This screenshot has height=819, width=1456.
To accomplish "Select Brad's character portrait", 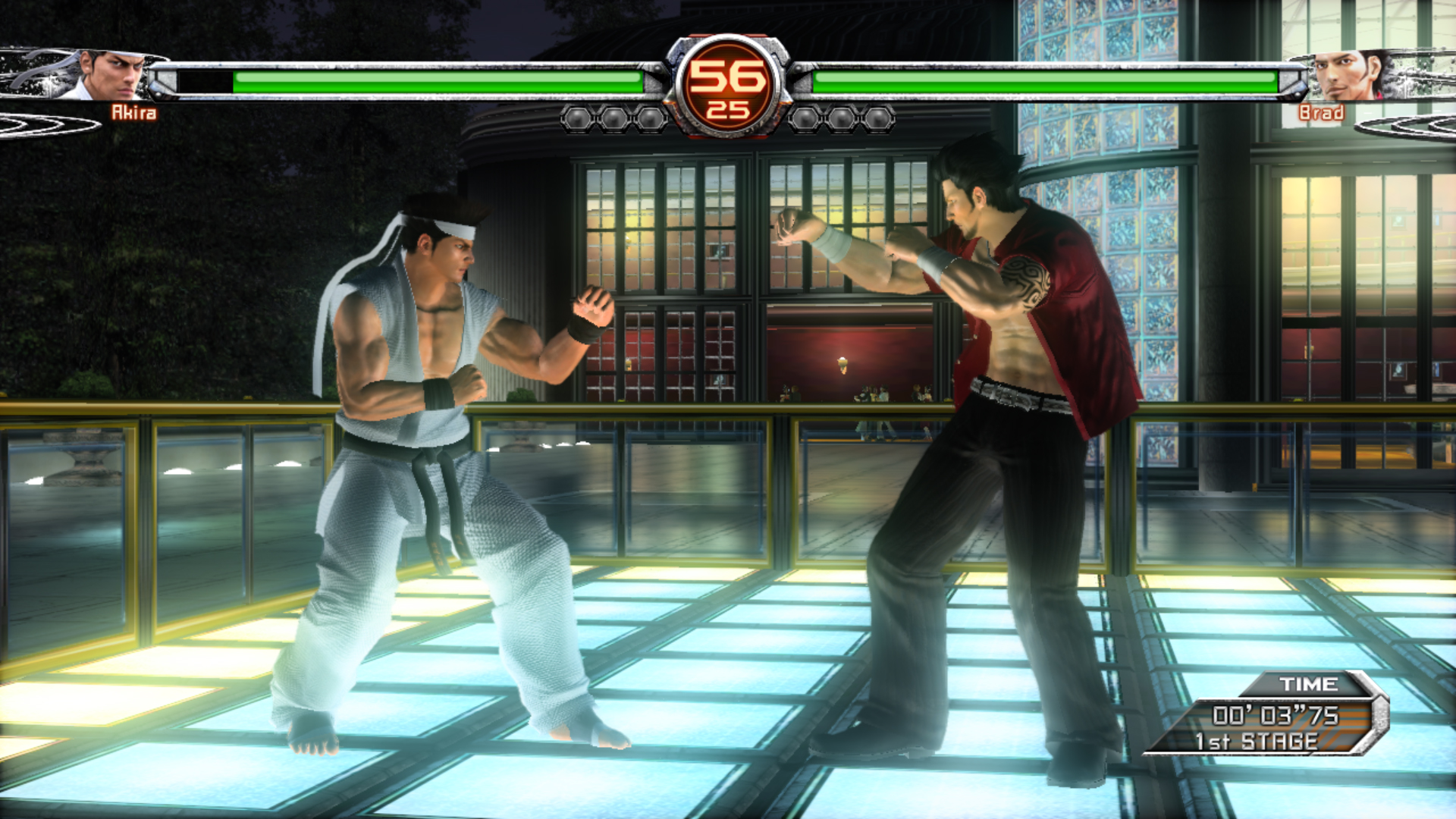I will (x=1347, y=75).
